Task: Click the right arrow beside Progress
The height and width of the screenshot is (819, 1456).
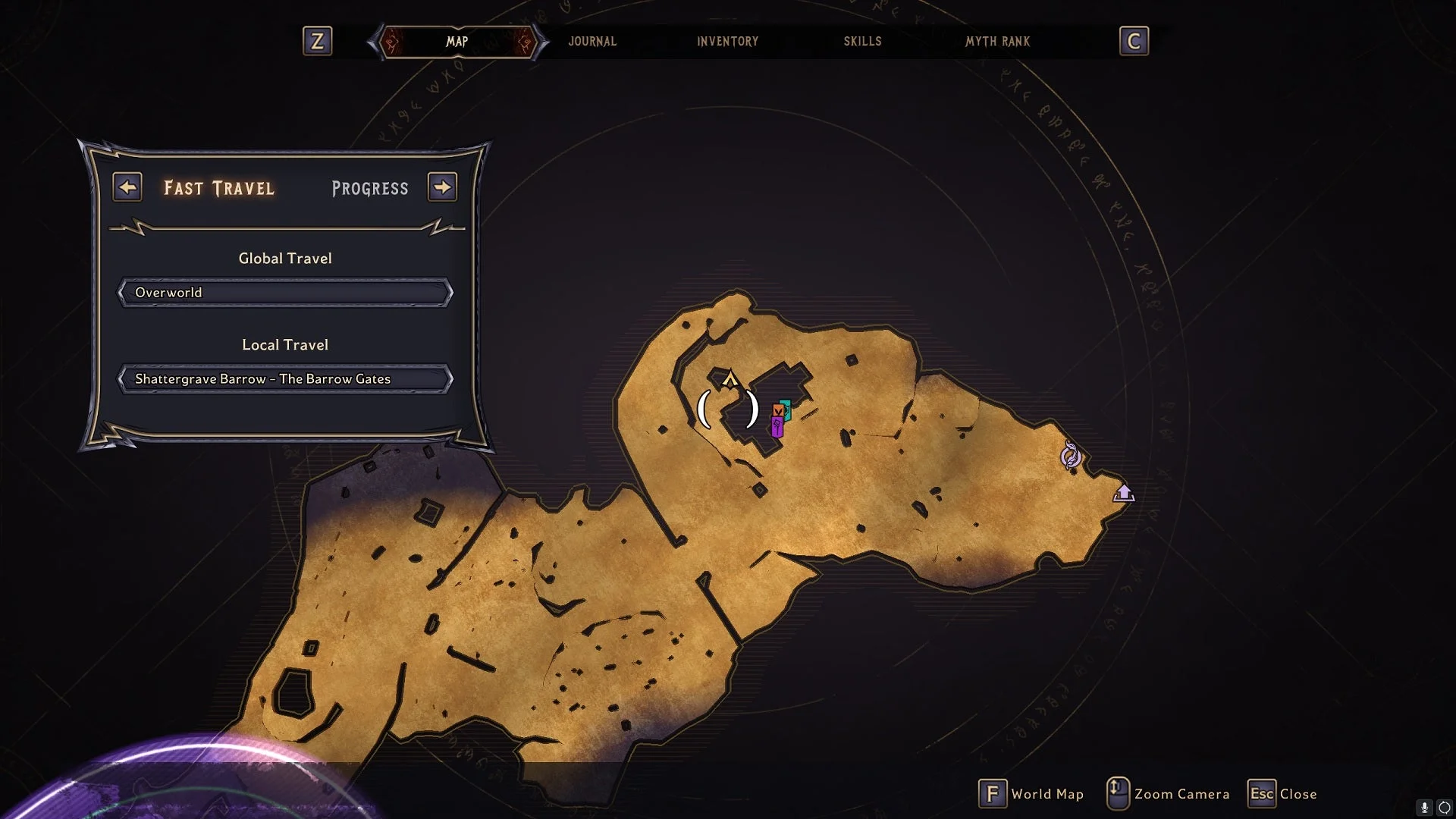Action: coord(442,187)
